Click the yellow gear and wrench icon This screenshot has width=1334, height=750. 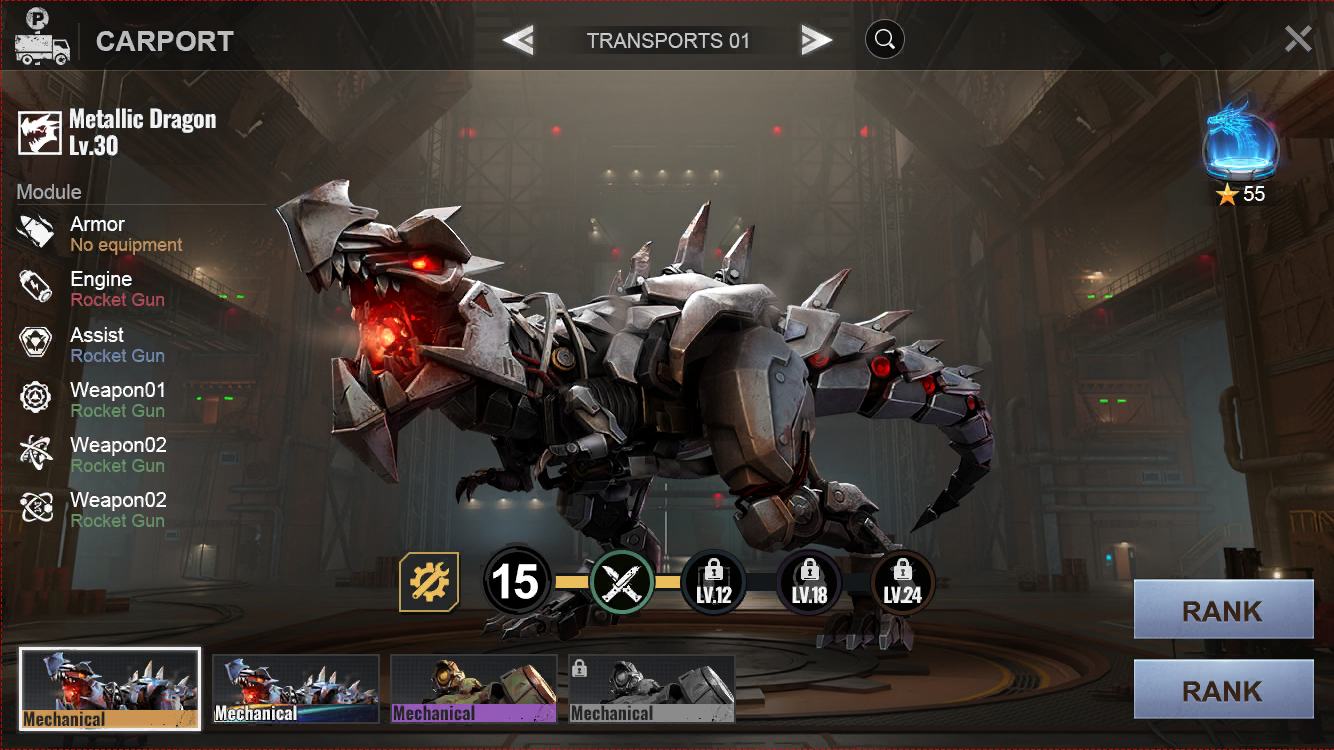coord(429,581)
